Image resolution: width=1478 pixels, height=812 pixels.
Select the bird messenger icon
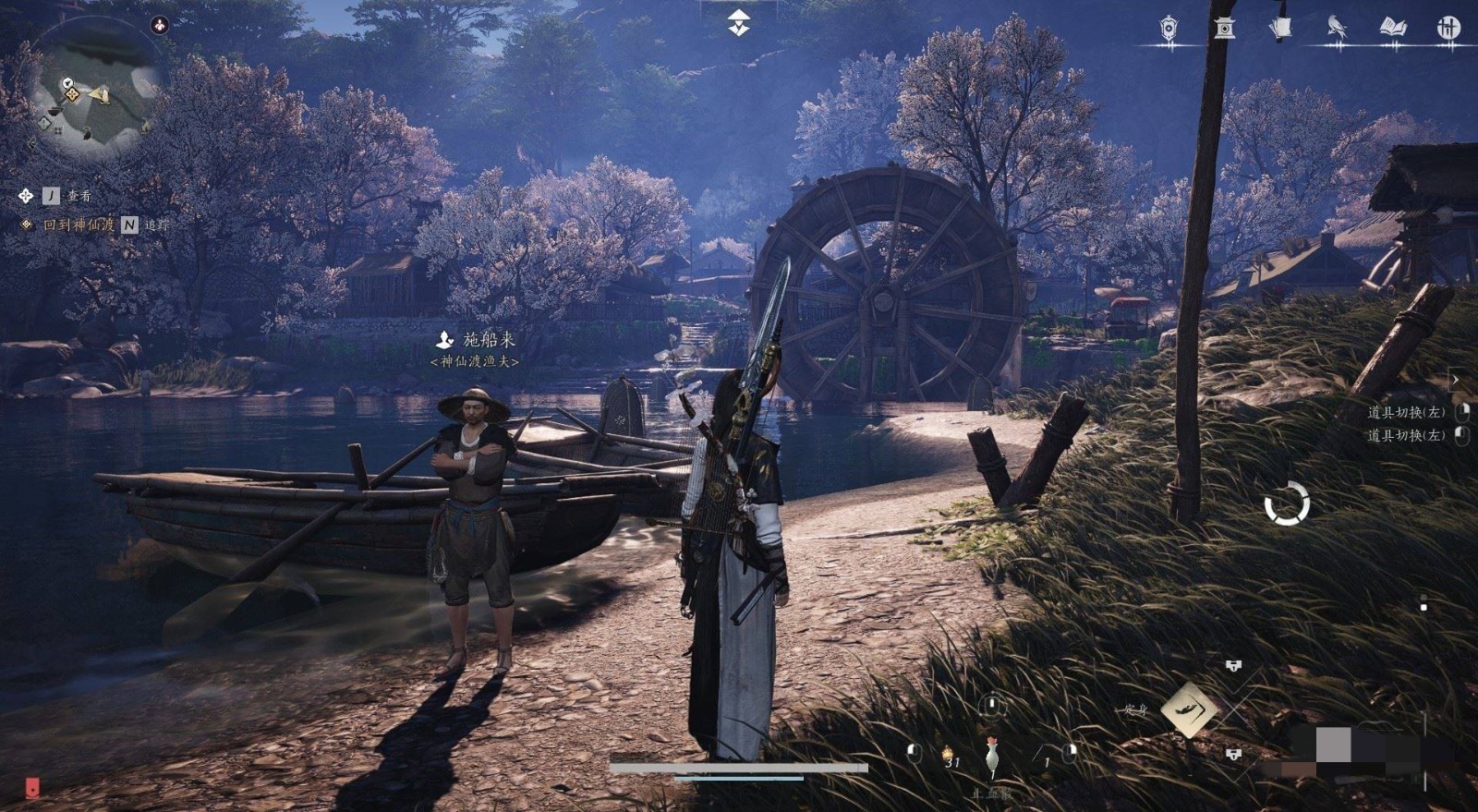pyautogui.click(x=1336, y=29)
